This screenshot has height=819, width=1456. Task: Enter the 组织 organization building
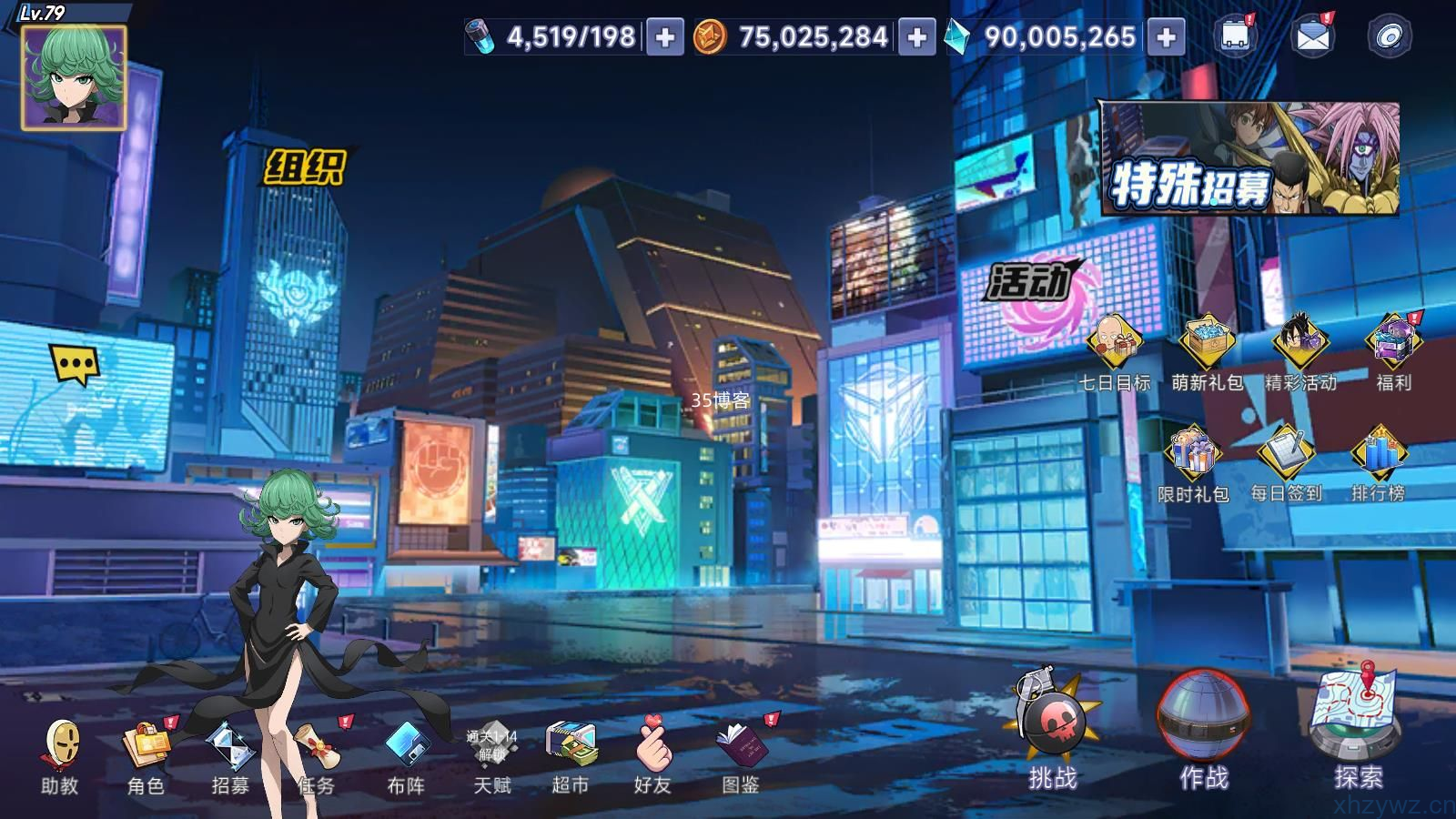point(305,167)
